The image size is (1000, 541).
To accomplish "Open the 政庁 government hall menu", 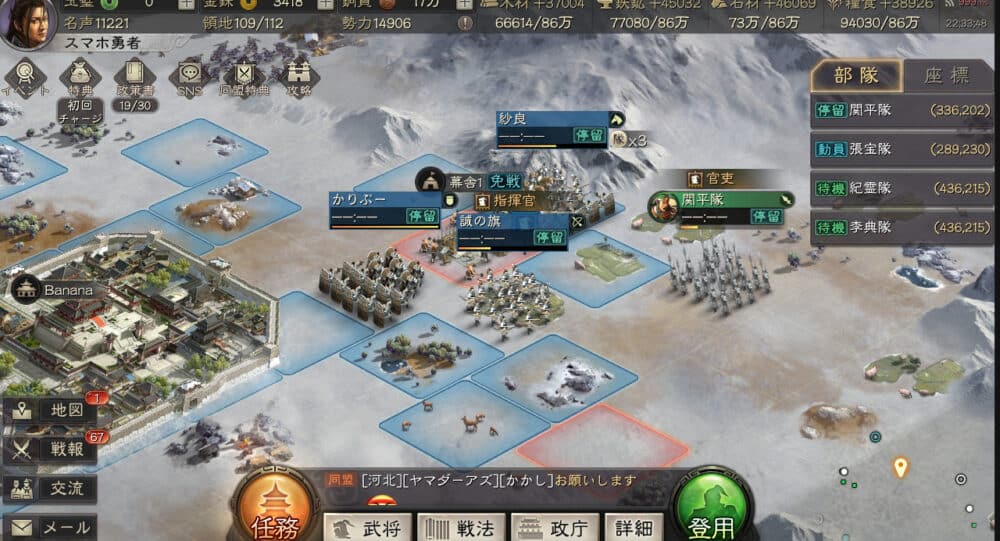I will click(555, 527).
